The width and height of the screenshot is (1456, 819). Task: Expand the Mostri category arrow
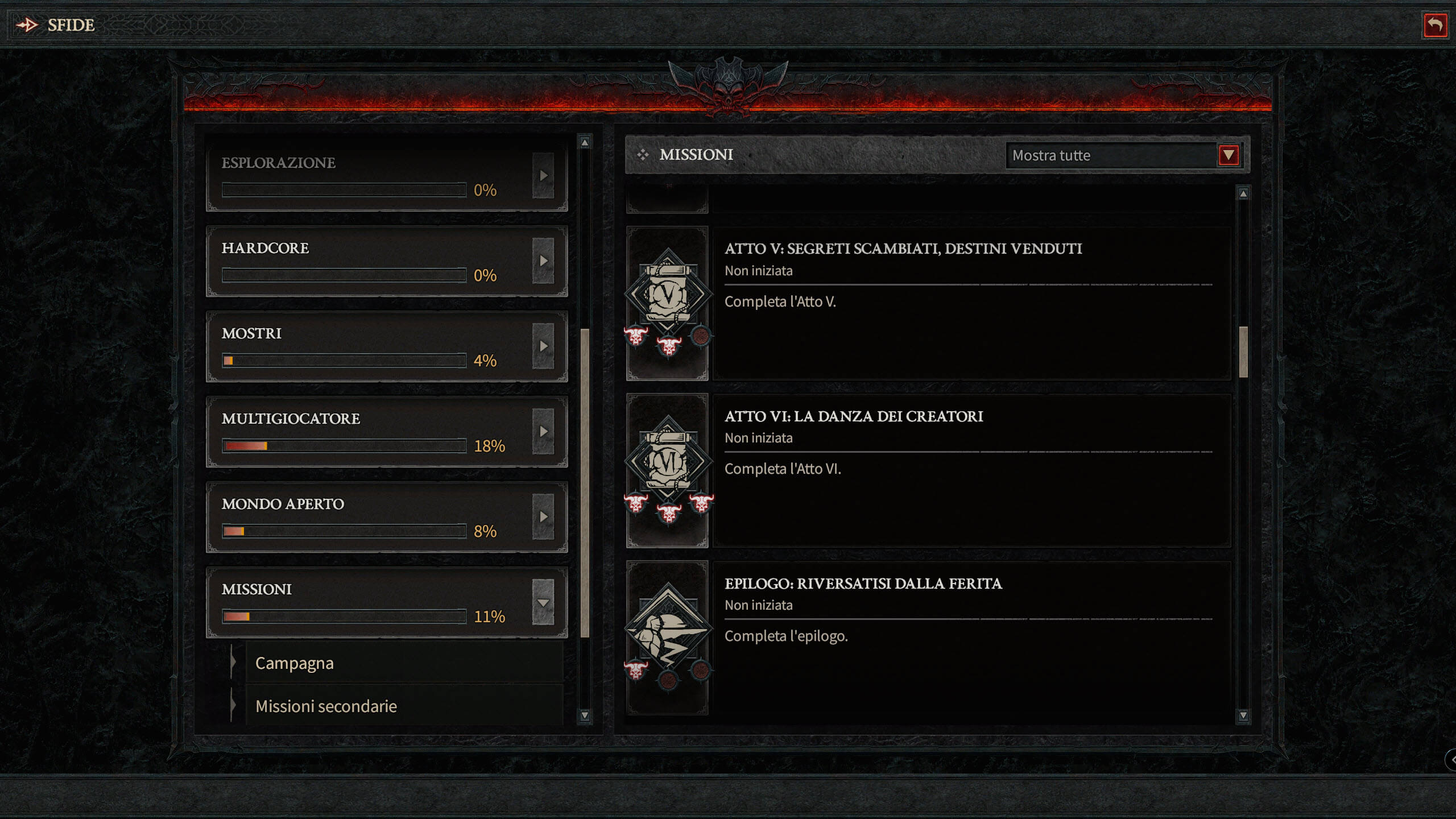pos(543,346)
